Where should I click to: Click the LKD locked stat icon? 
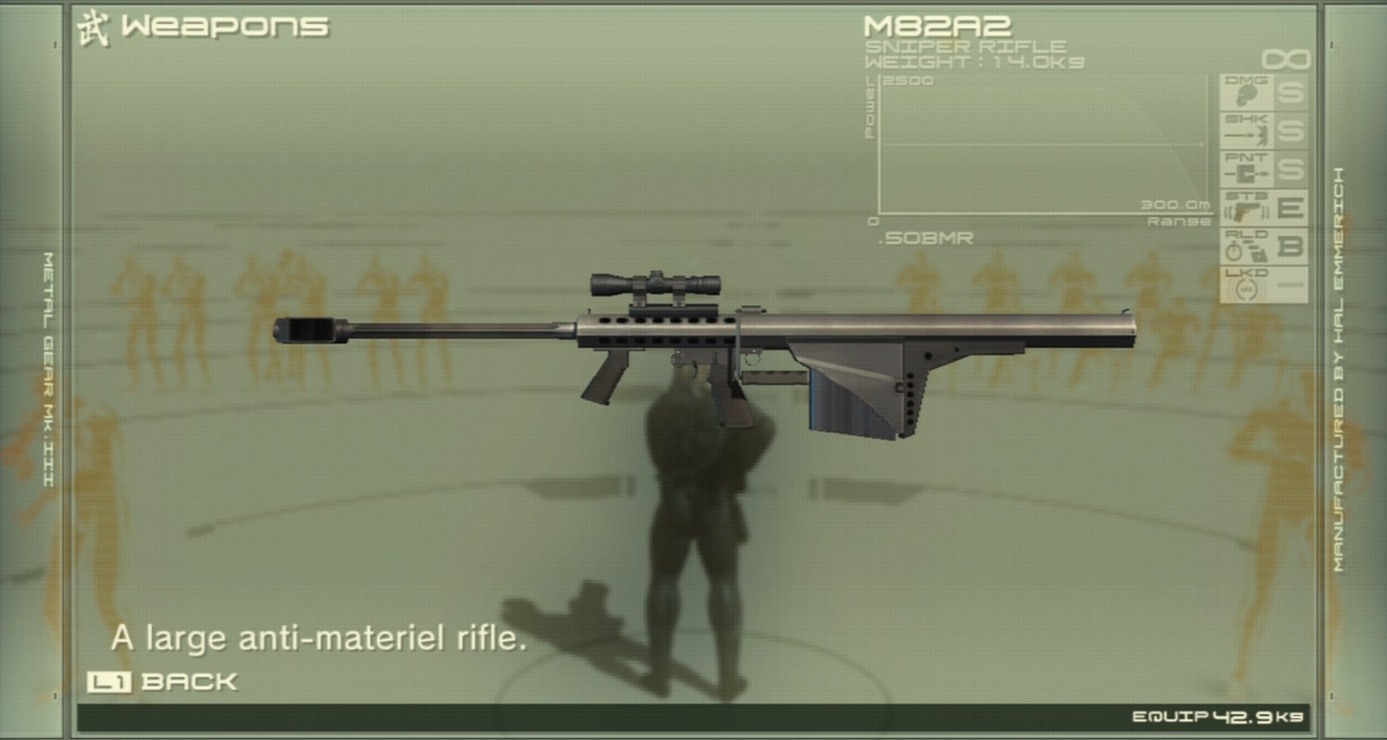(1246, 284)
